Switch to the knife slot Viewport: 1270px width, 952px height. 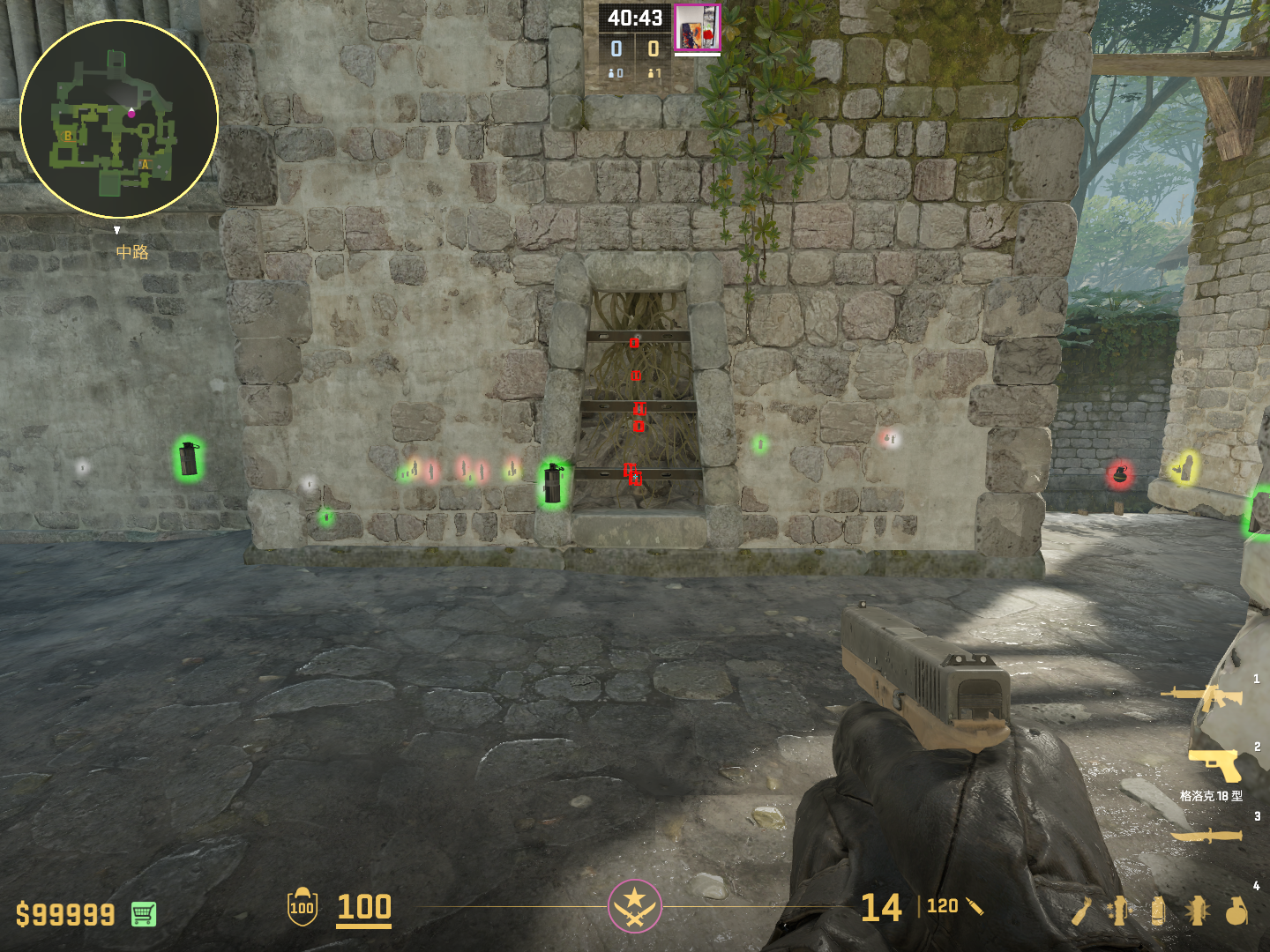coord(1206,836)
